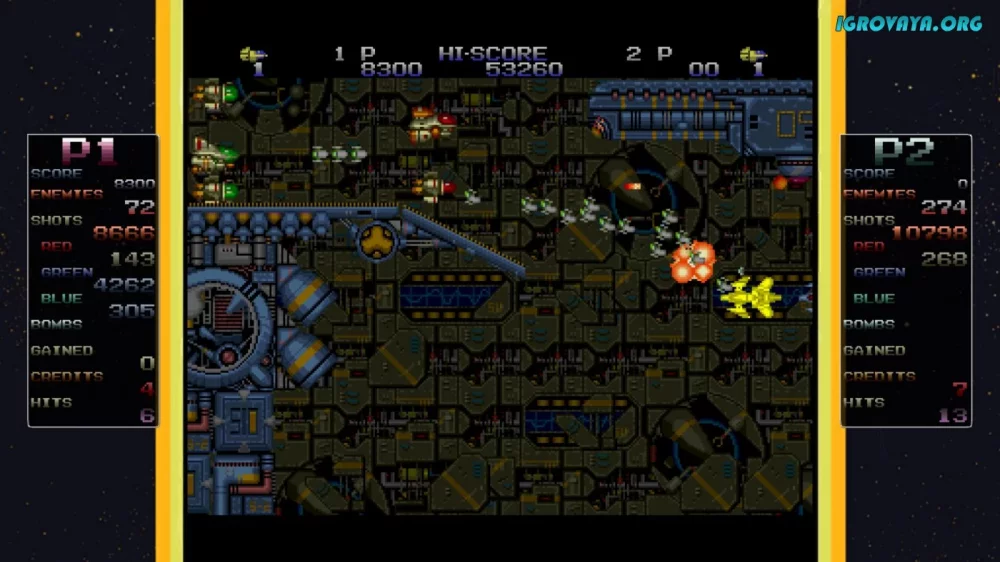The image size is (1000, 562).
Task: Click the player 2 lives ship icon
Action: 752,54
